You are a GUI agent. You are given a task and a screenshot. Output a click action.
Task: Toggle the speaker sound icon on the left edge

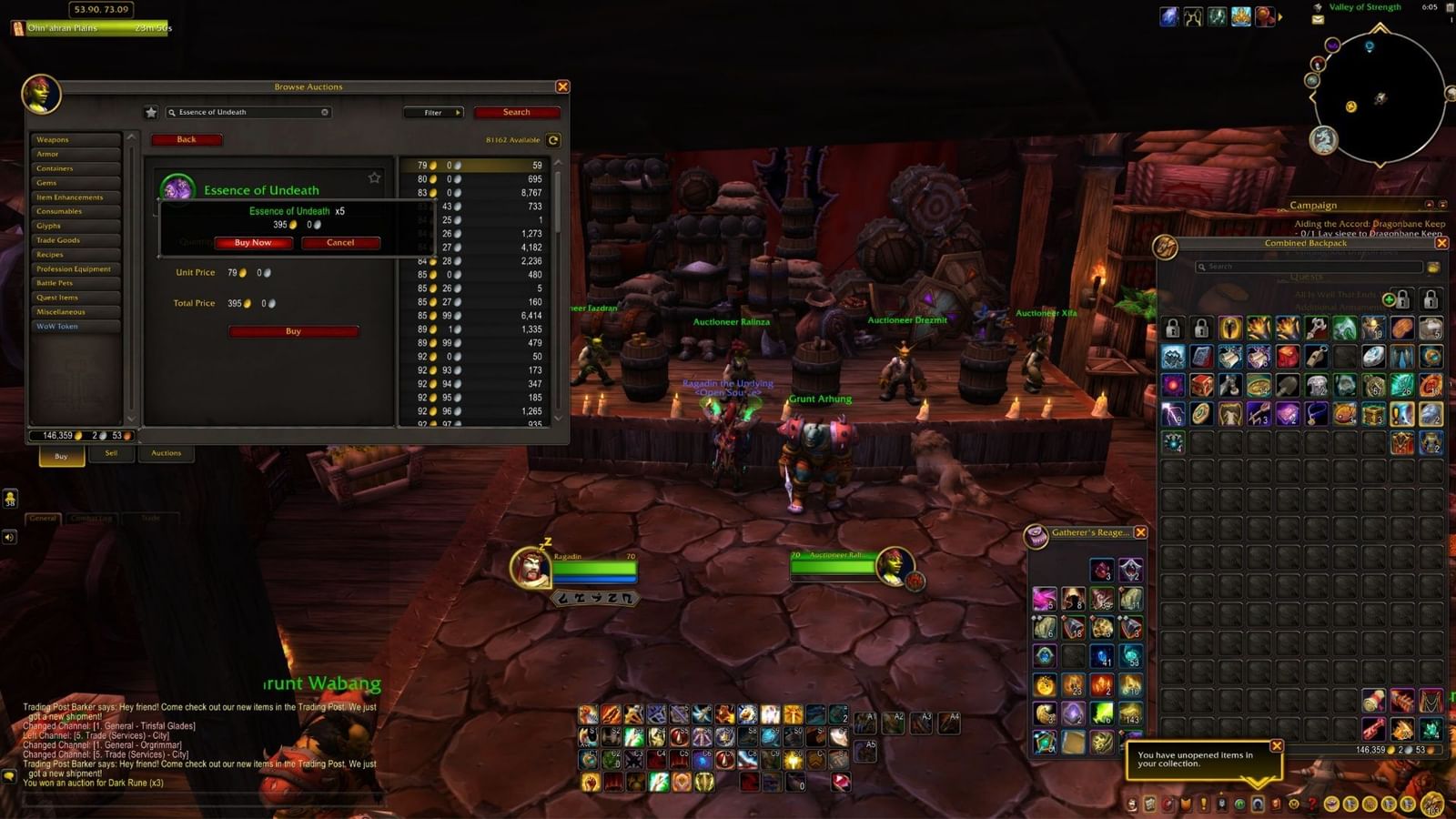coord(9,537)
